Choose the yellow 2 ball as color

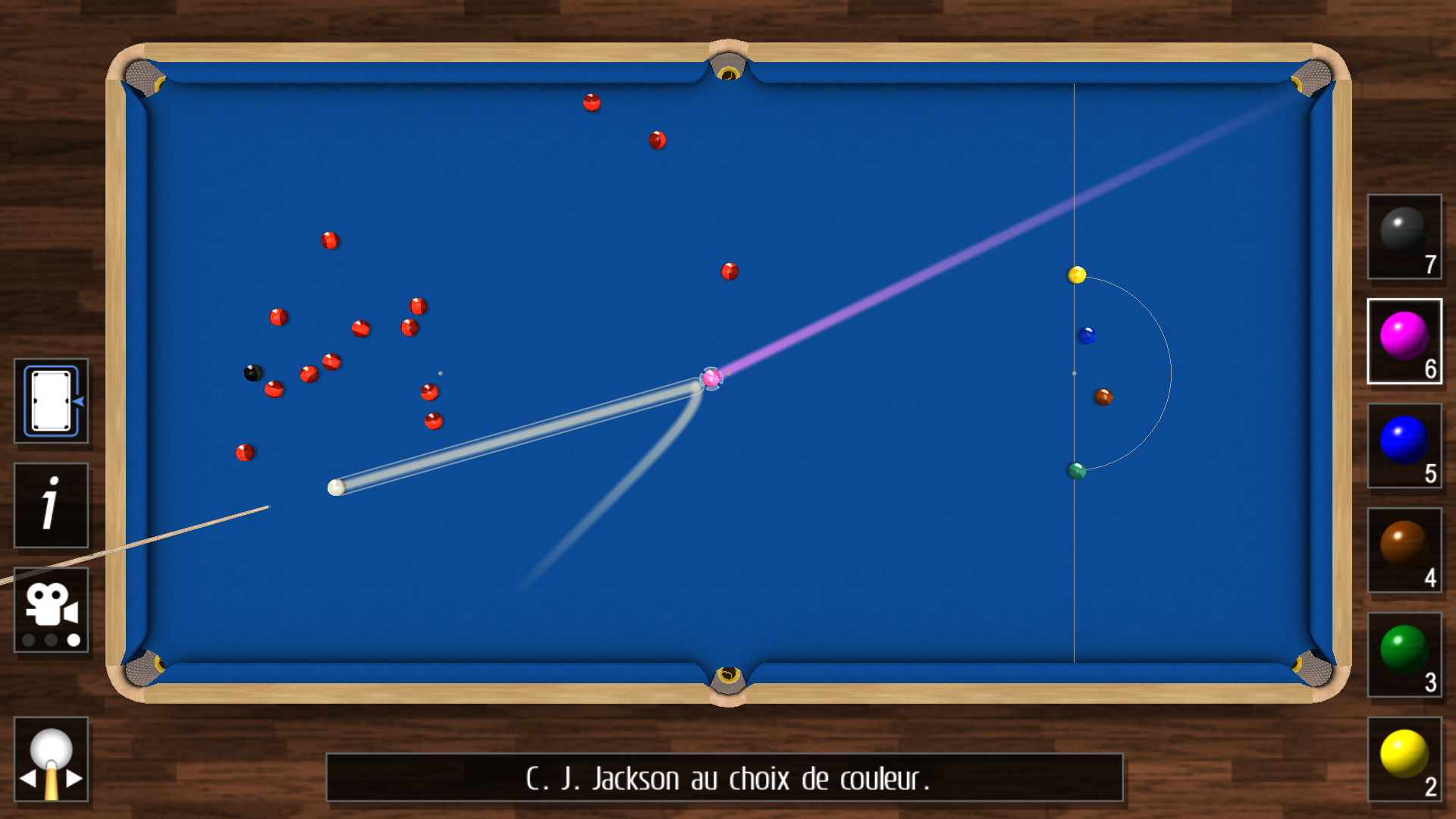1404,758
